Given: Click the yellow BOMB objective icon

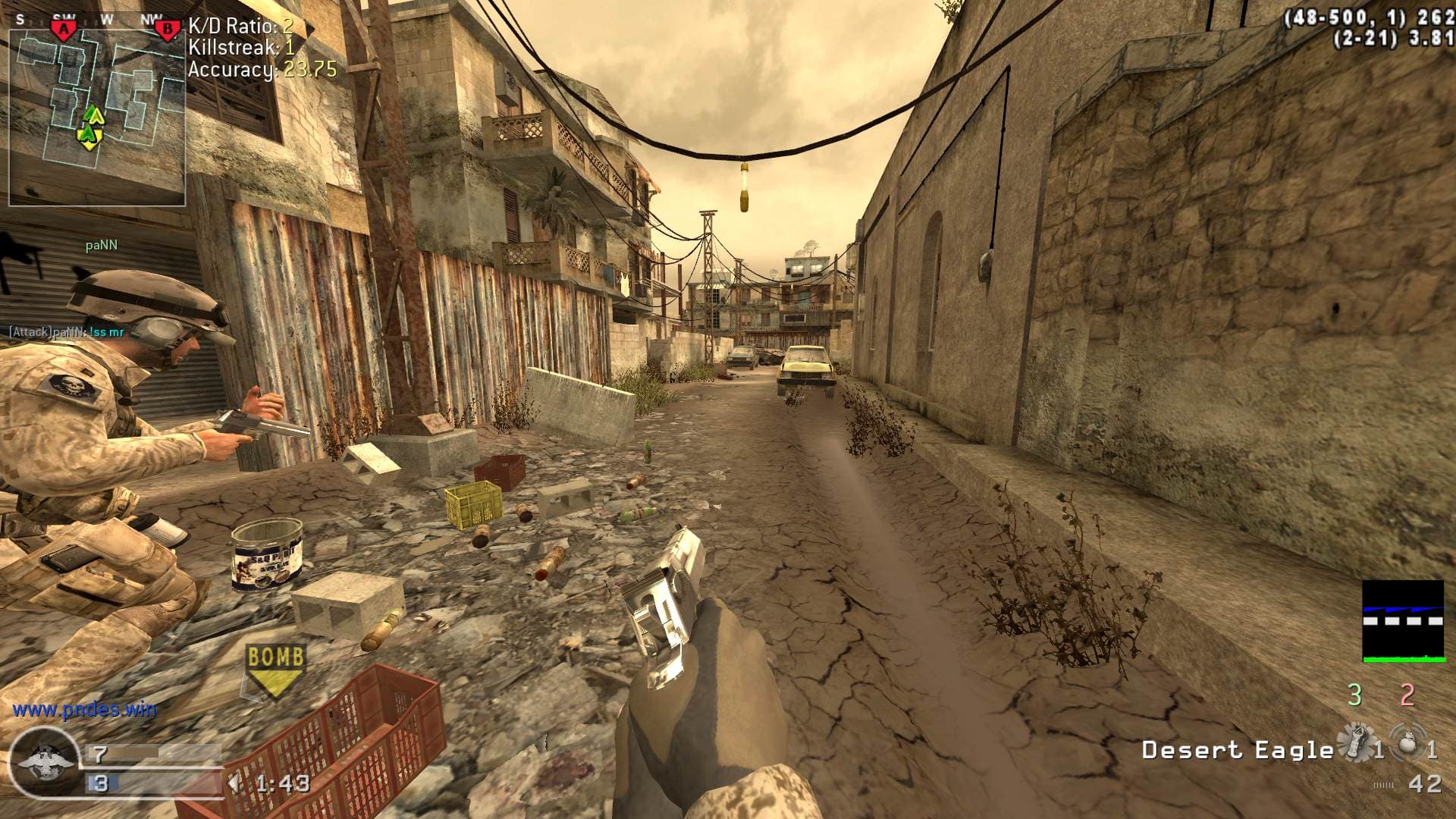Looking at the screenshot, I should [276, 669].
